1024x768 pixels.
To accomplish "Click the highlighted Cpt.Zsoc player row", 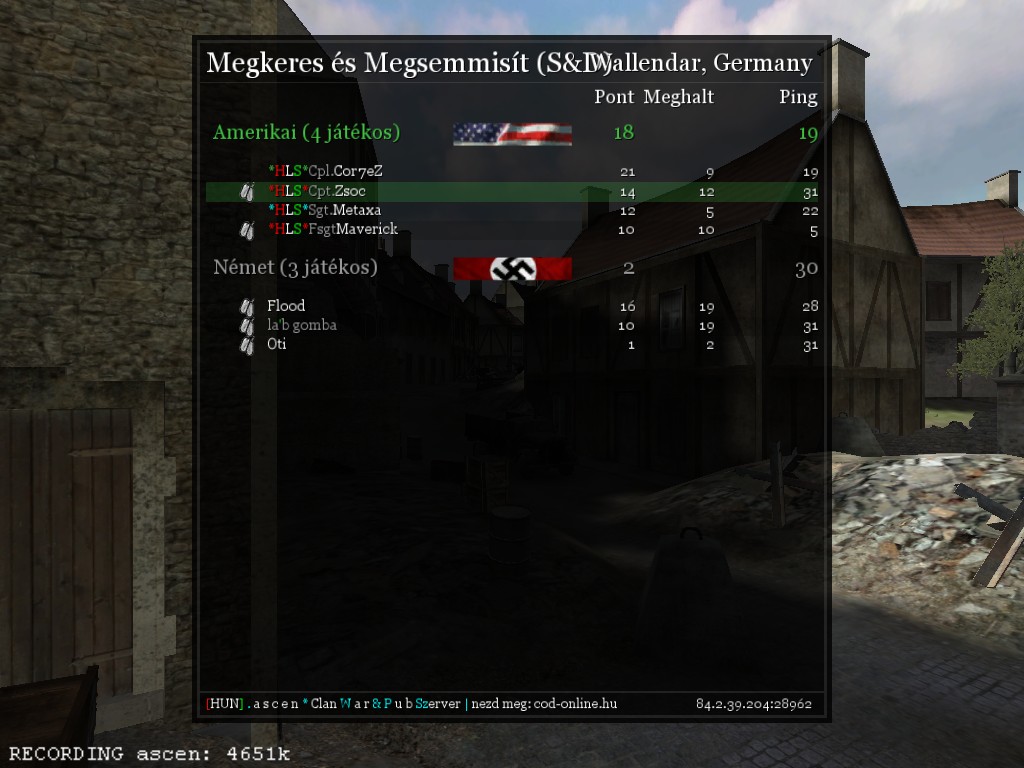I will (512, 191).
